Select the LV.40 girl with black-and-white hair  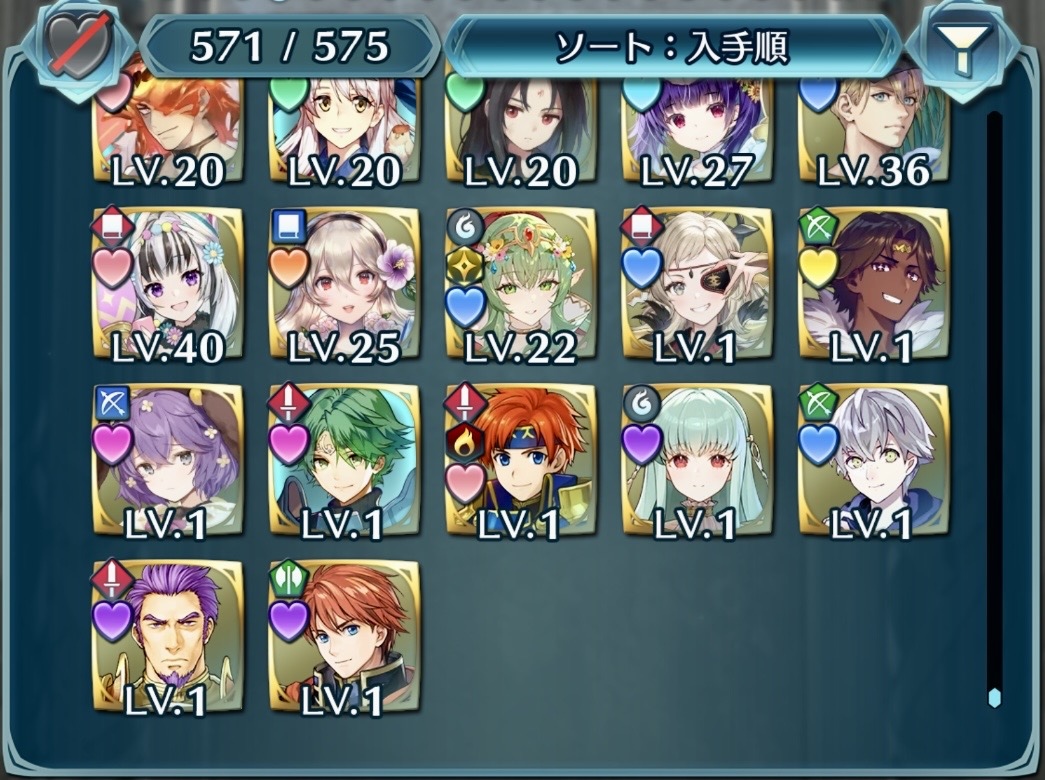coord(168,284)
